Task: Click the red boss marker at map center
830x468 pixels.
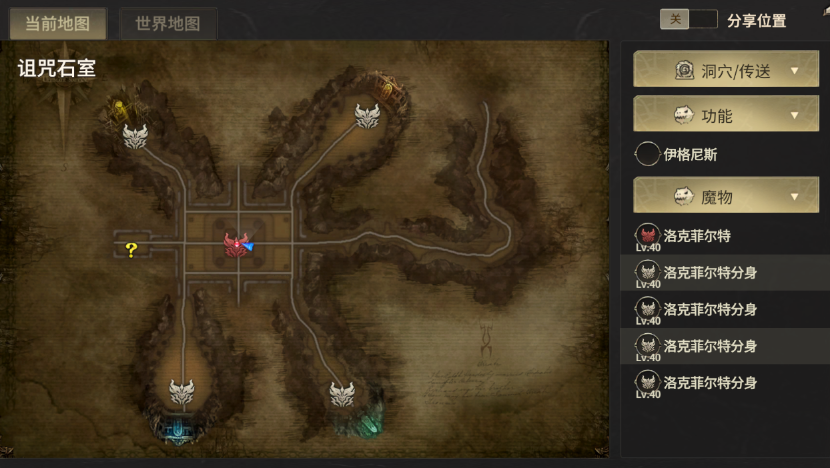Action: (x=236, y=242)
